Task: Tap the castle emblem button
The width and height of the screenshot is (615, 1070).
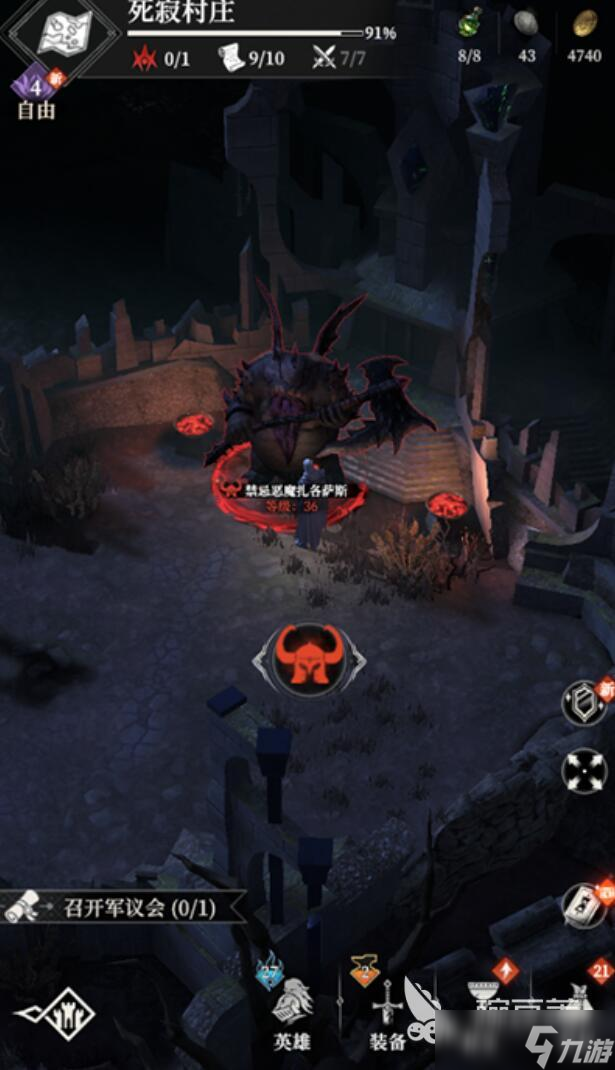Action: (x=55, y=1015)
